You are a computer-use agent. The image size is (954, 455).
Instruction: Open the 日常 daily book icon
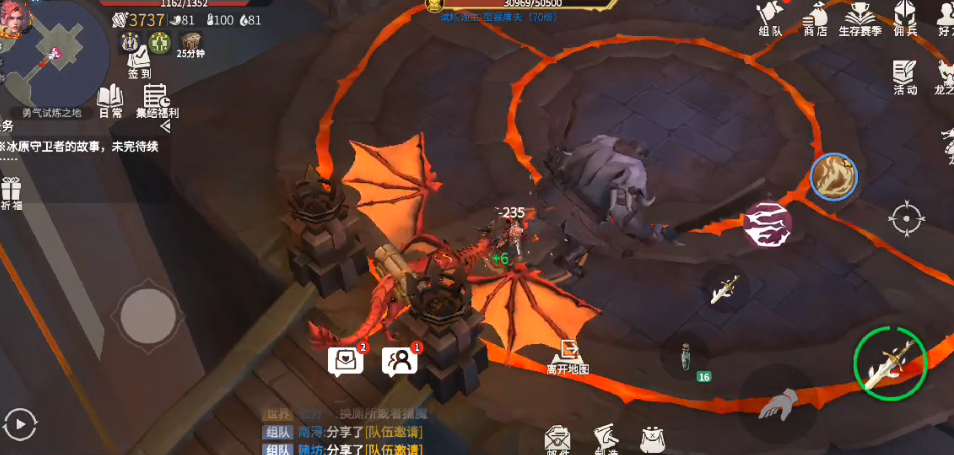click(x=110, y=100)
